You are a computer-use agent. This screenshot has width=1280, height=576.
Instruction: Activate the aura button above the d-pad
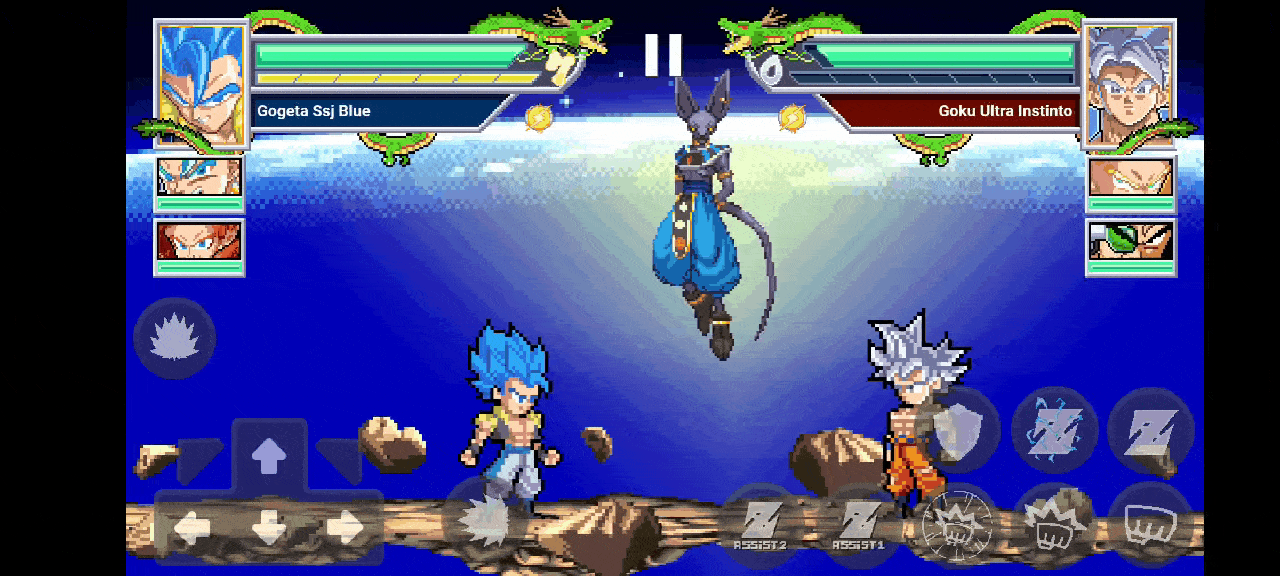point(175,338)
